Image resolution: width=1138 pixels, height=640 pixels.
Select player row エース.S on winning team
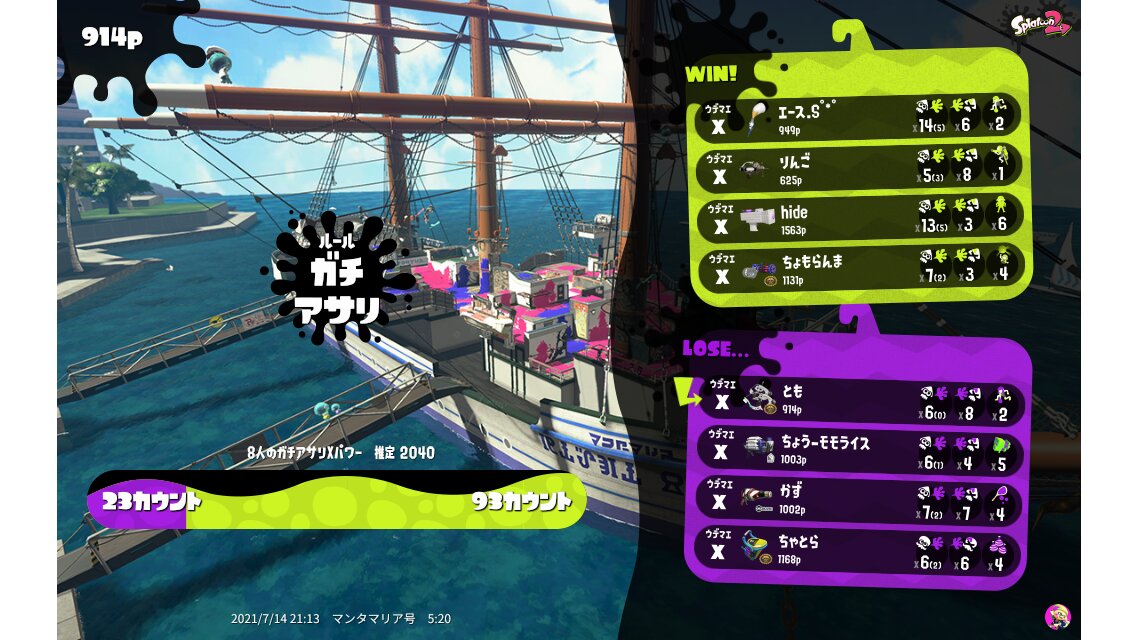[x=858, y=117]
